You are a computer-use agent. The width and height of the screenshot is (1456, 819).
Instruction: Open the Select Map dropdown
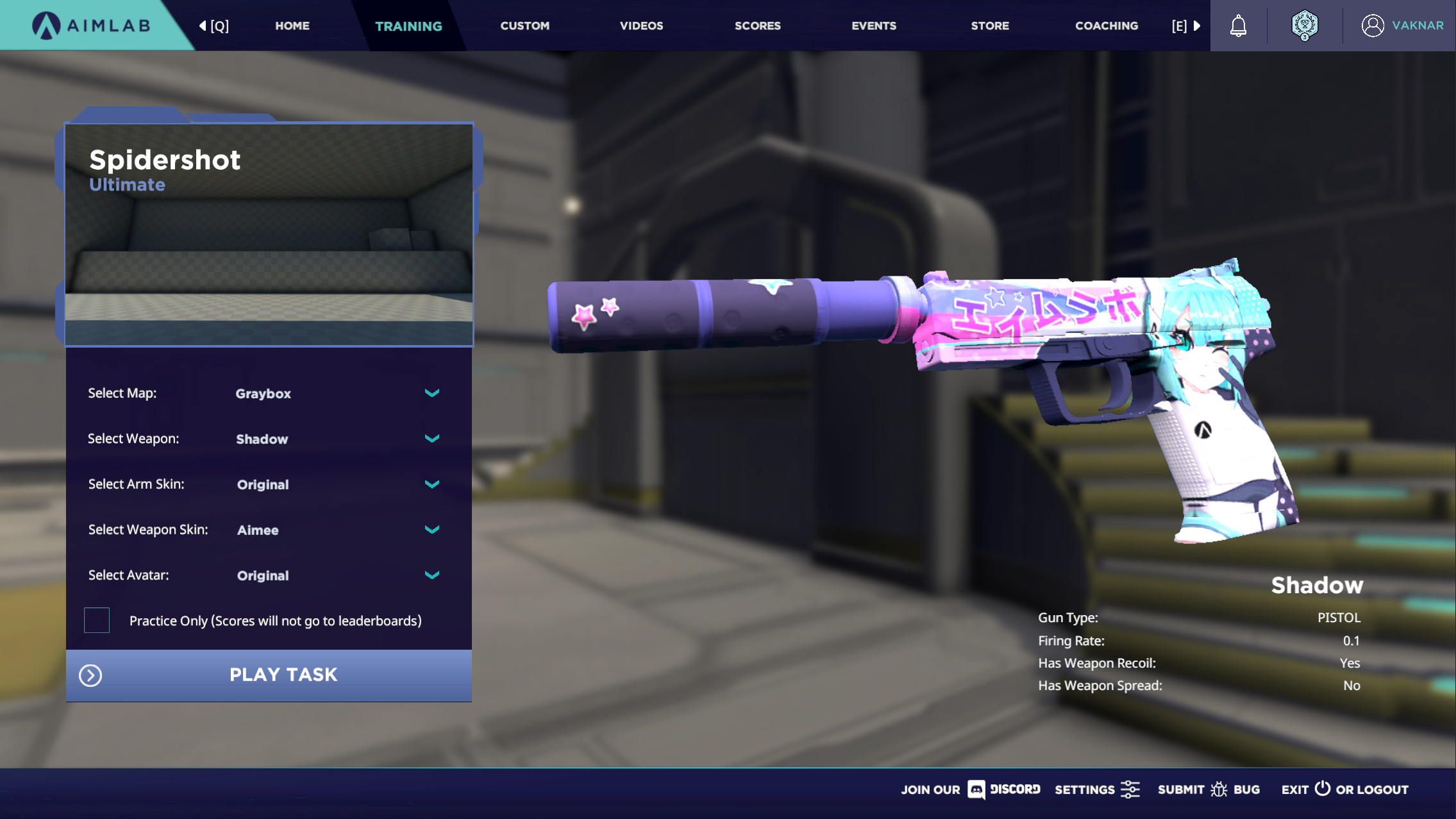tap(431, 393)
